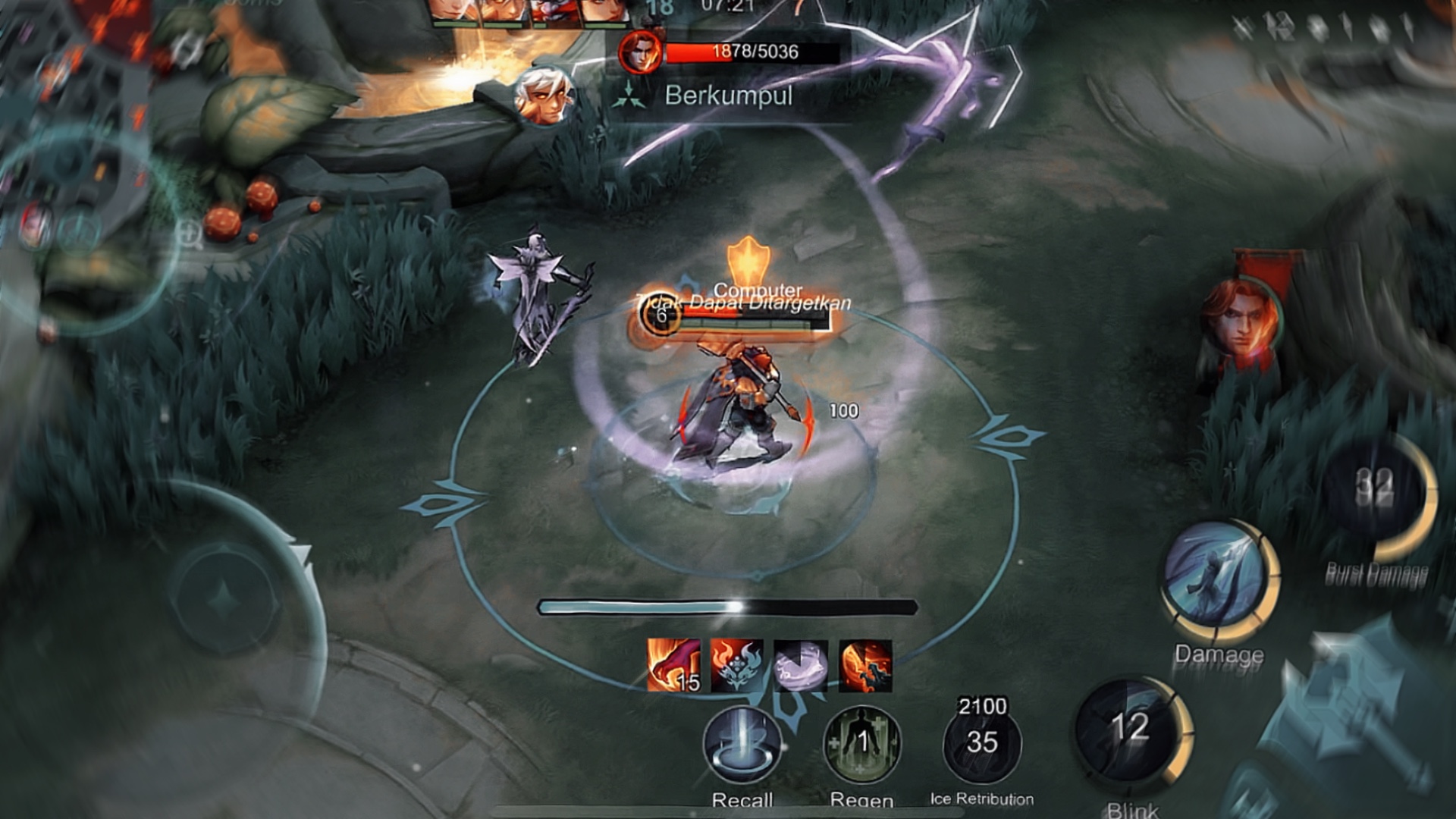Image resolution: width=1456 pixels, height=819 pixels.
Task: Activate the Blink skill
Action: point(1130,731)
